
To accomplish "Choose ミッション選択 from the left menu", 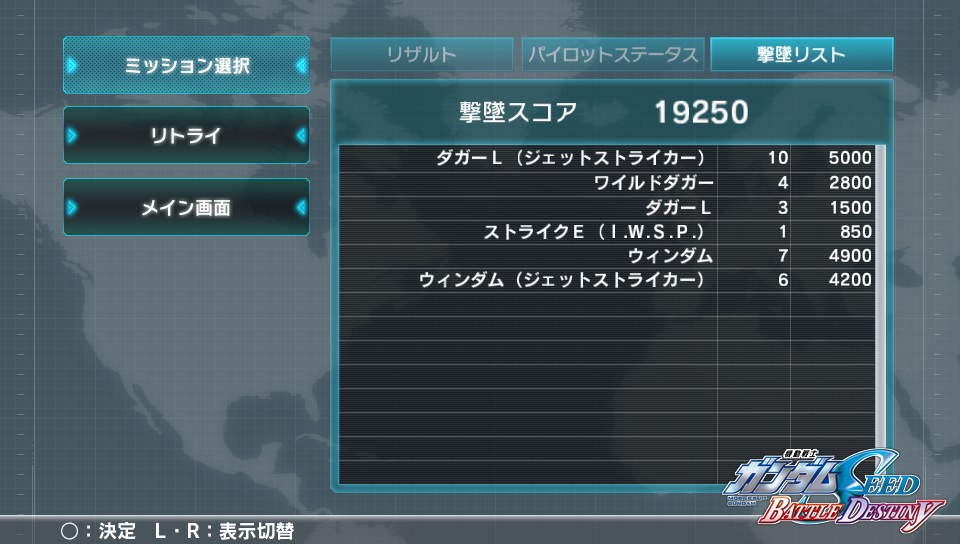I will (x=187, y=66).
